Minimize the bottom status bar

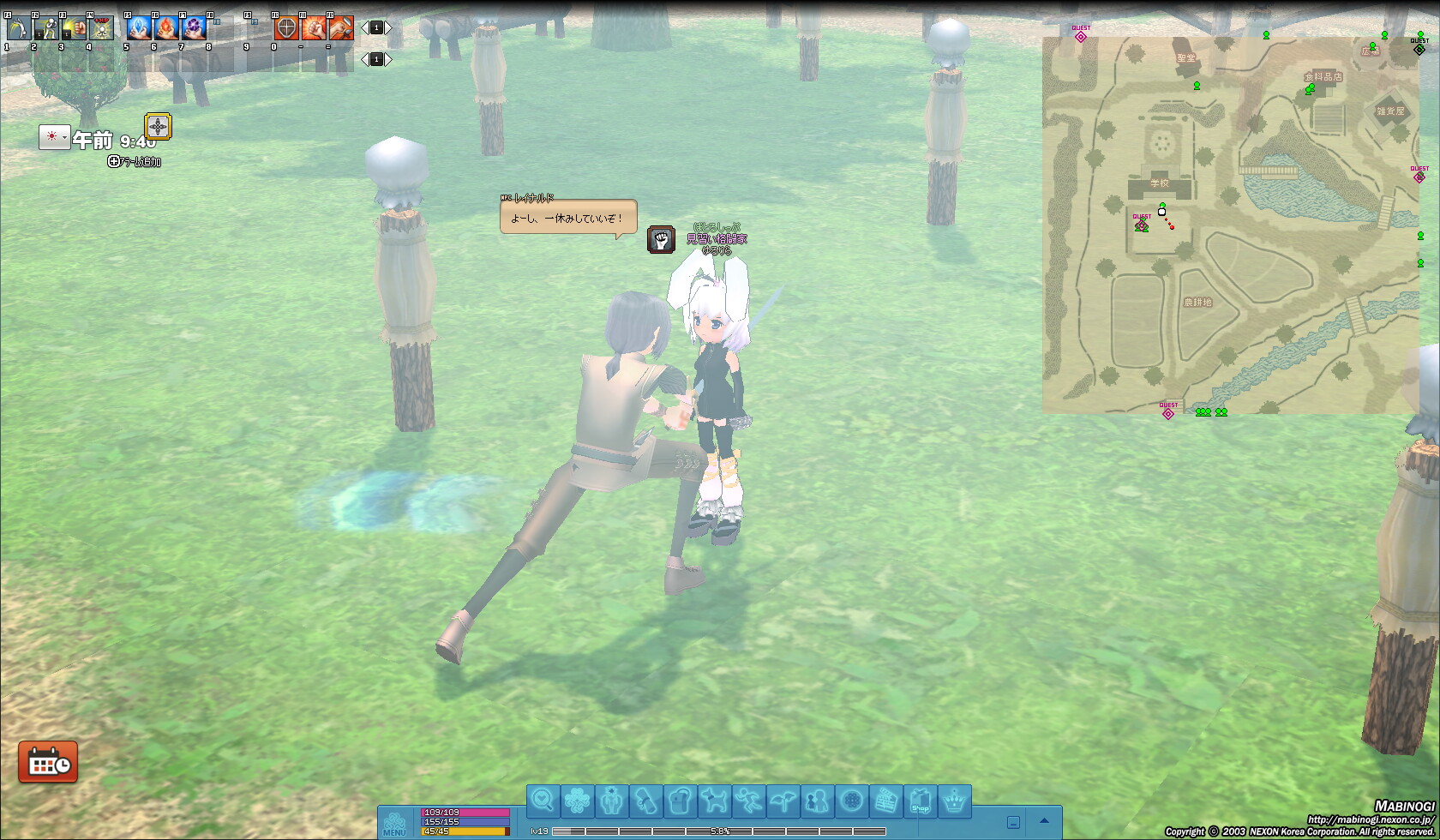(1013, 822)
